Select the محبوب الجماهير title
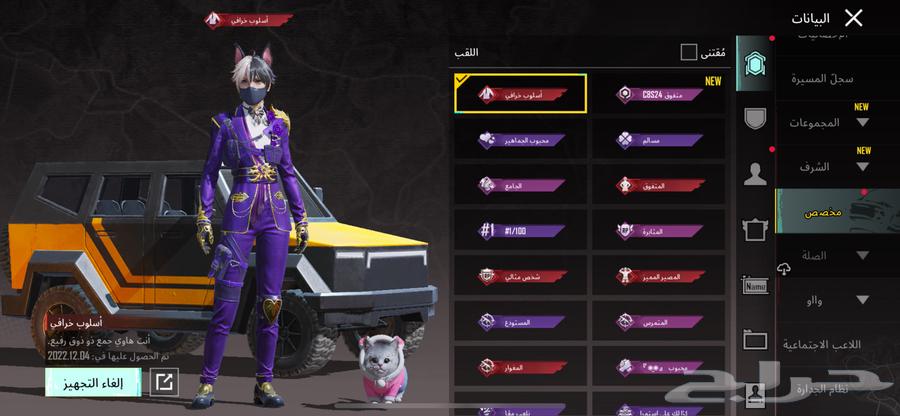Viewport: 900px width, 416px height. point(520,140)
